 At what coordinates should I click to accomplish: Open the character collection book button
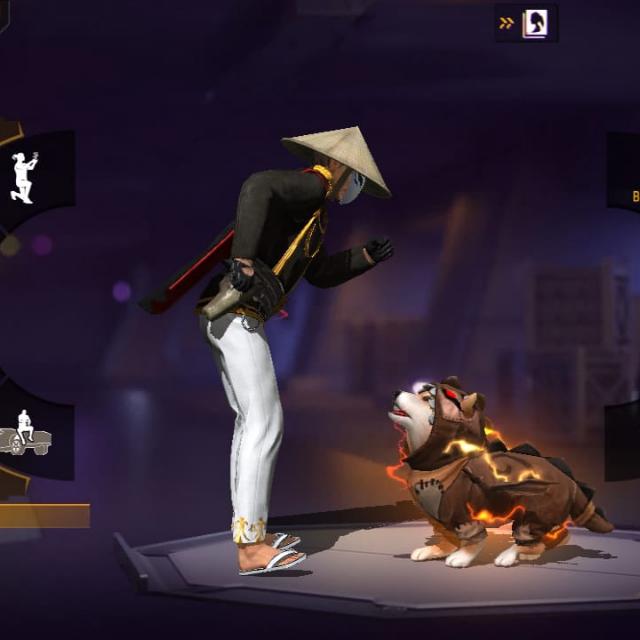pyautogui.click(x=534, y=23)
